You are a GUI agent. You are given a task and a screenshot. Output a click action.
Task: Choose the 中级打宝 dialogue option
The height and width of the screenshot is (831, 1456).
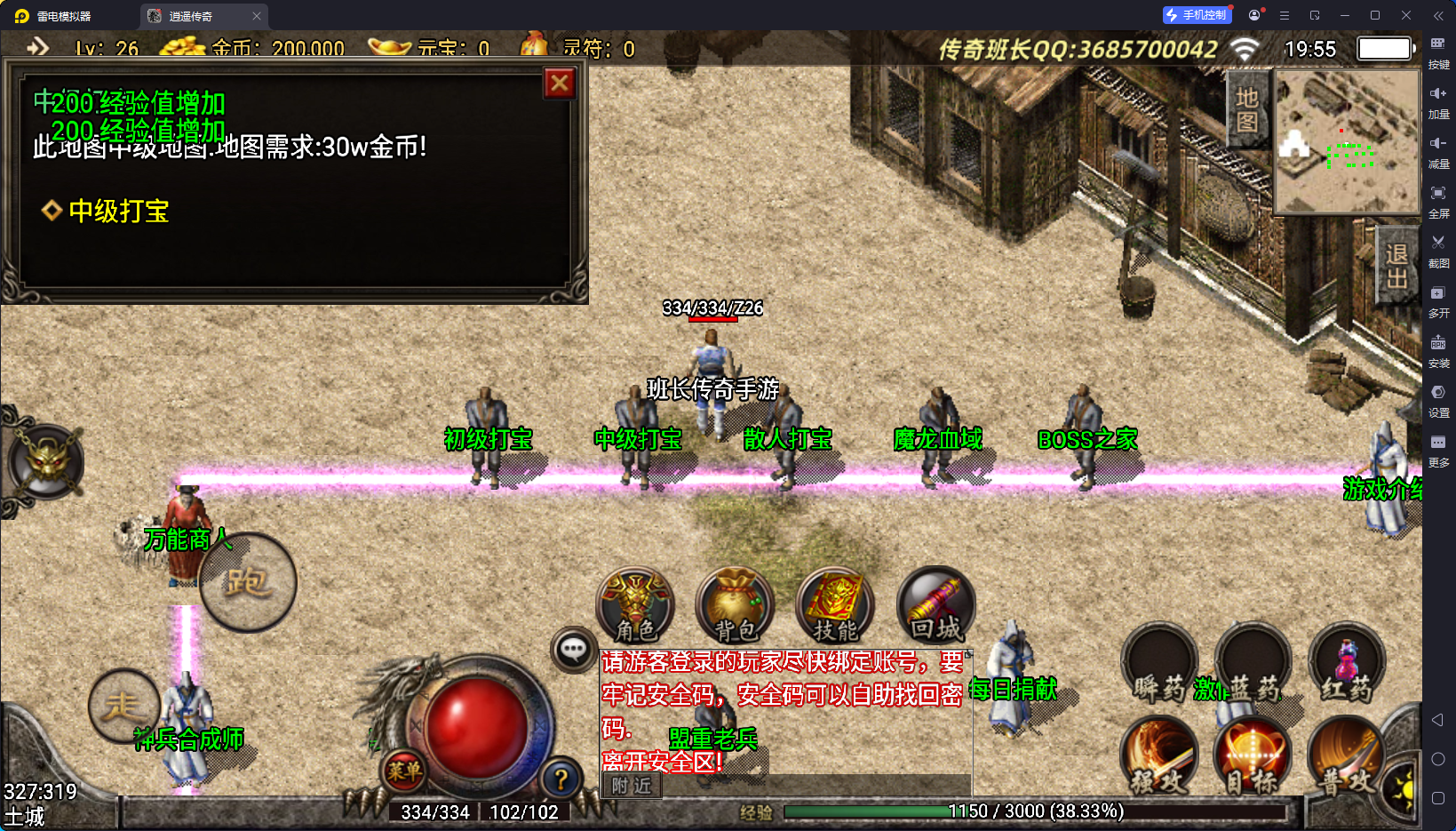(x=118, y=212)
